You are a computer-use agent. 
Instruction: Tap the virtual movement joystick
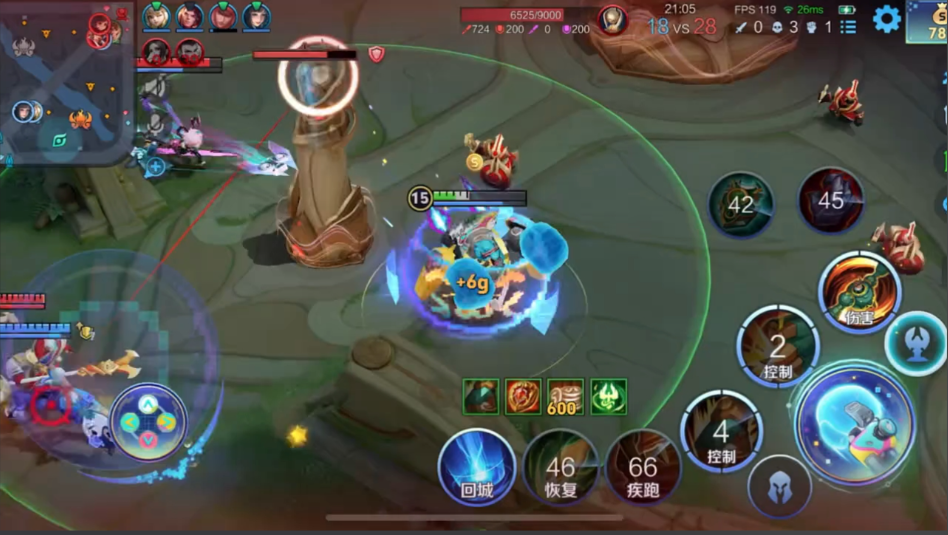point(147,421)
